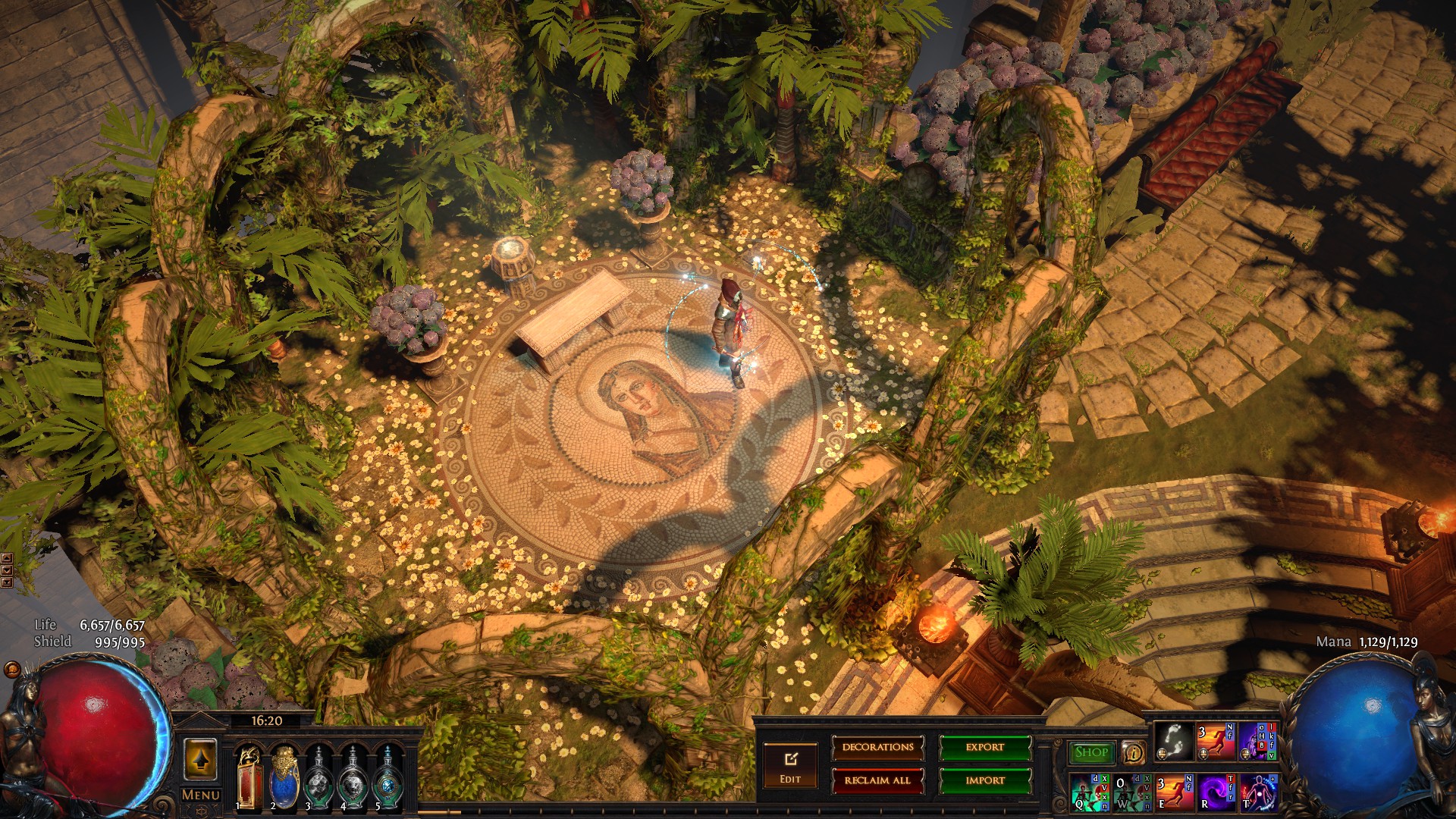Open the Decorations panel
1456x819 pixels.
pos(877,748)
